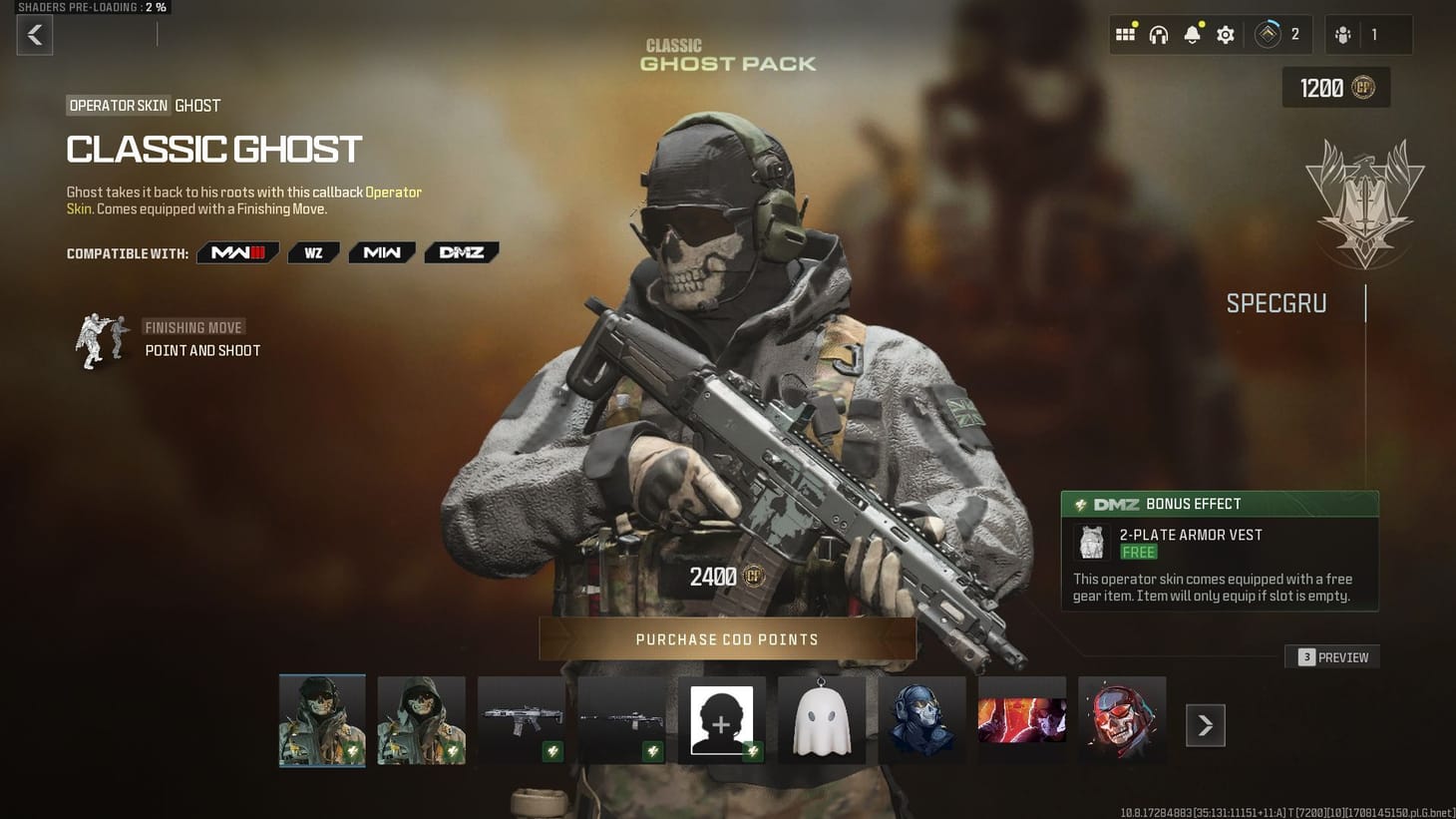This screenshot has height=819, width=1456.
Task: Open party/squad panel showing 1 member
Action: point(1356,33)
